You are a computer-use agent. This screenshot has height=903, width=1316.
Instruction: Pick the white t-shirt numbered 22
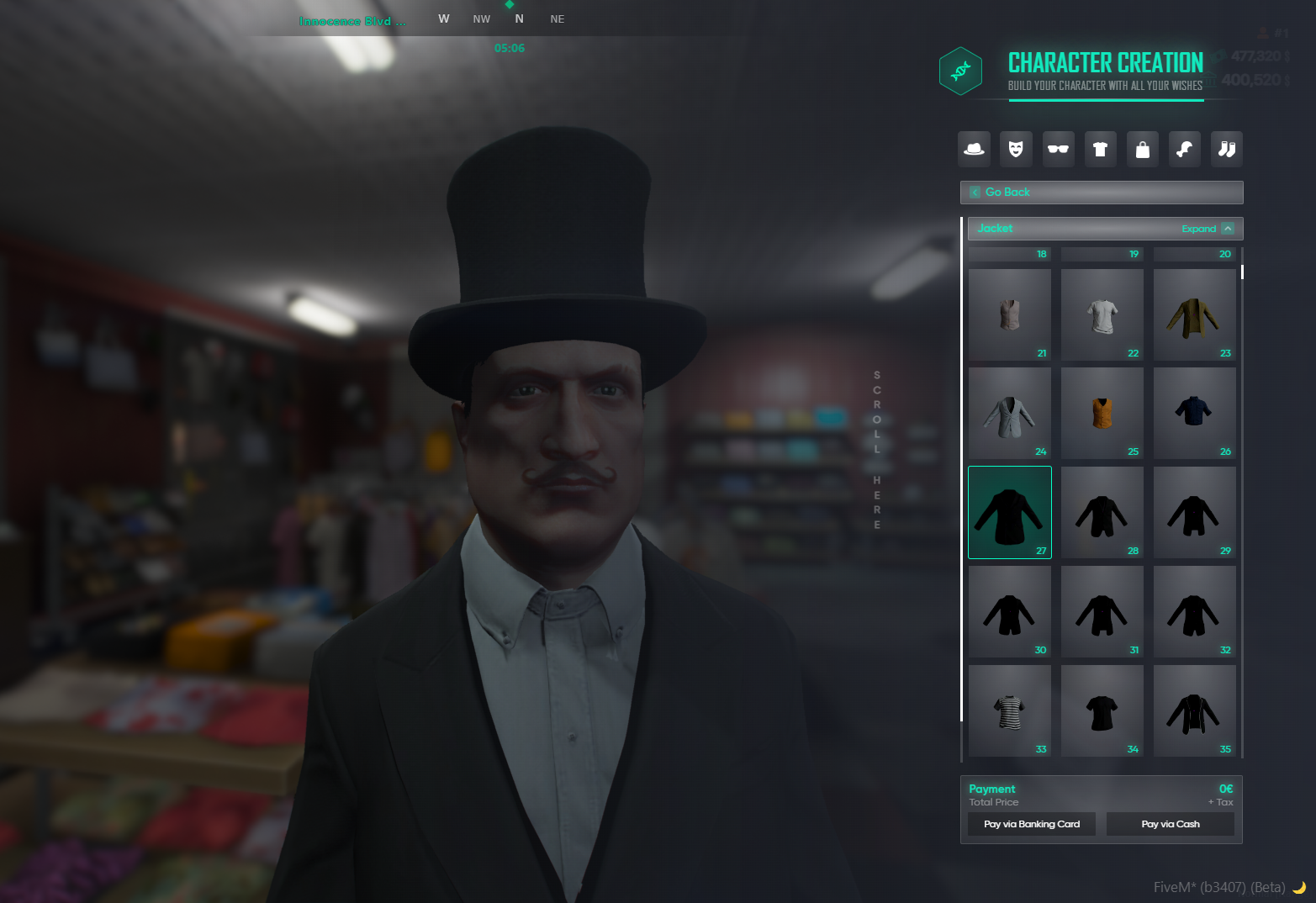click(1102, 314)
